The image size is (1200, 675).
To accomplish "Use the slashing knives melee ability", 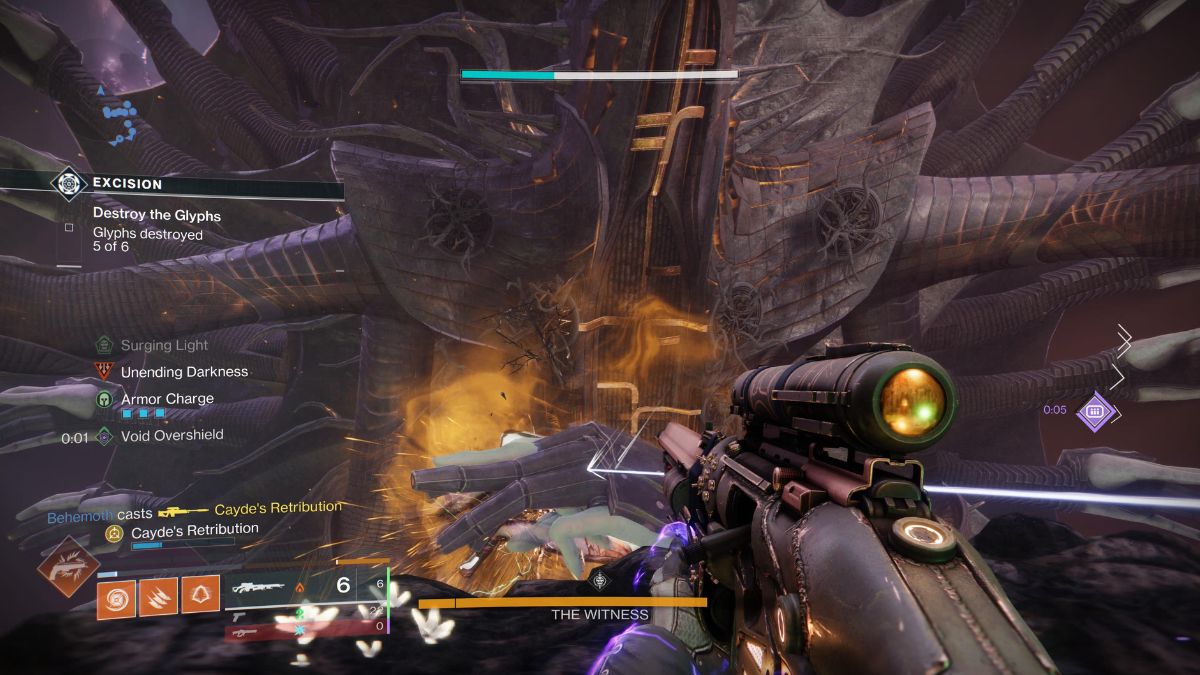I will tap(158, 597).
